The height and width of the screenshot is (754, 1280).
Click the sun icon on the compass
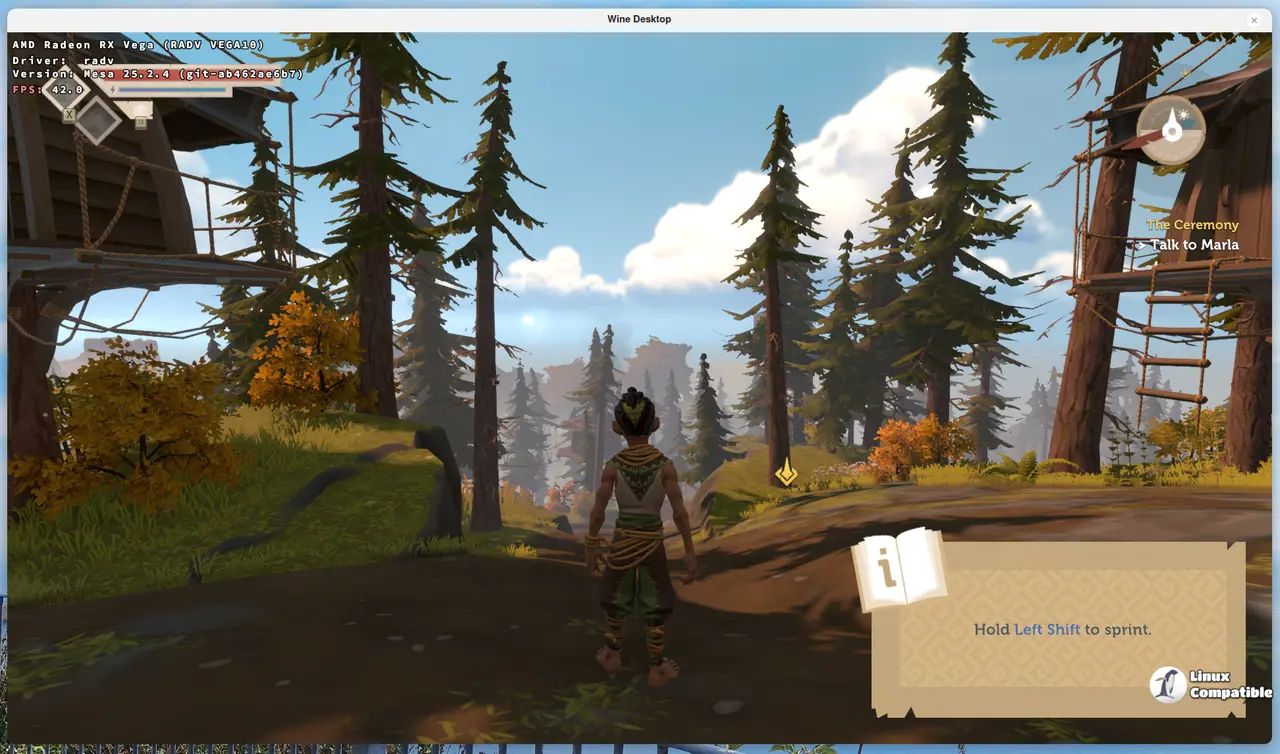(1183, 115)
